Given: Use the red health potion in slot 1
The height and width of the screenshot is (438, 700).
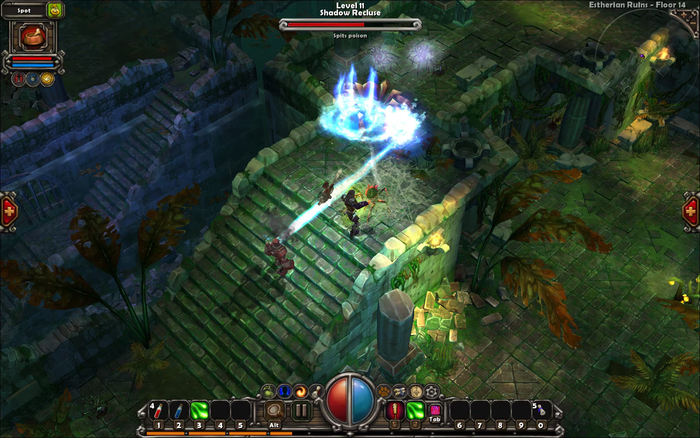Looking at the screenshot, I should [157, 410].
